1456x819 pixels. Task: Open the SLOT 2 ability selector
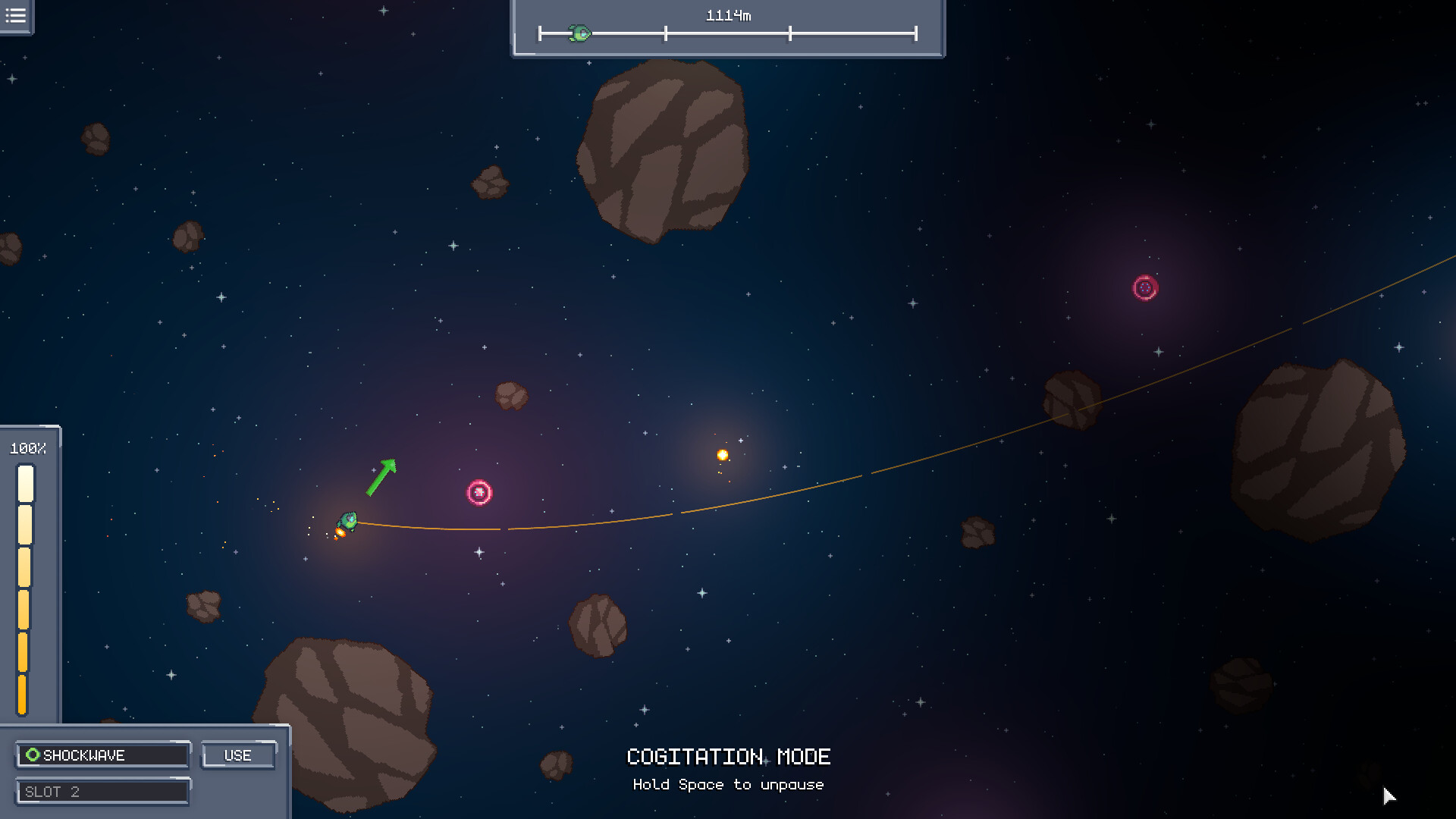point(103,791)
